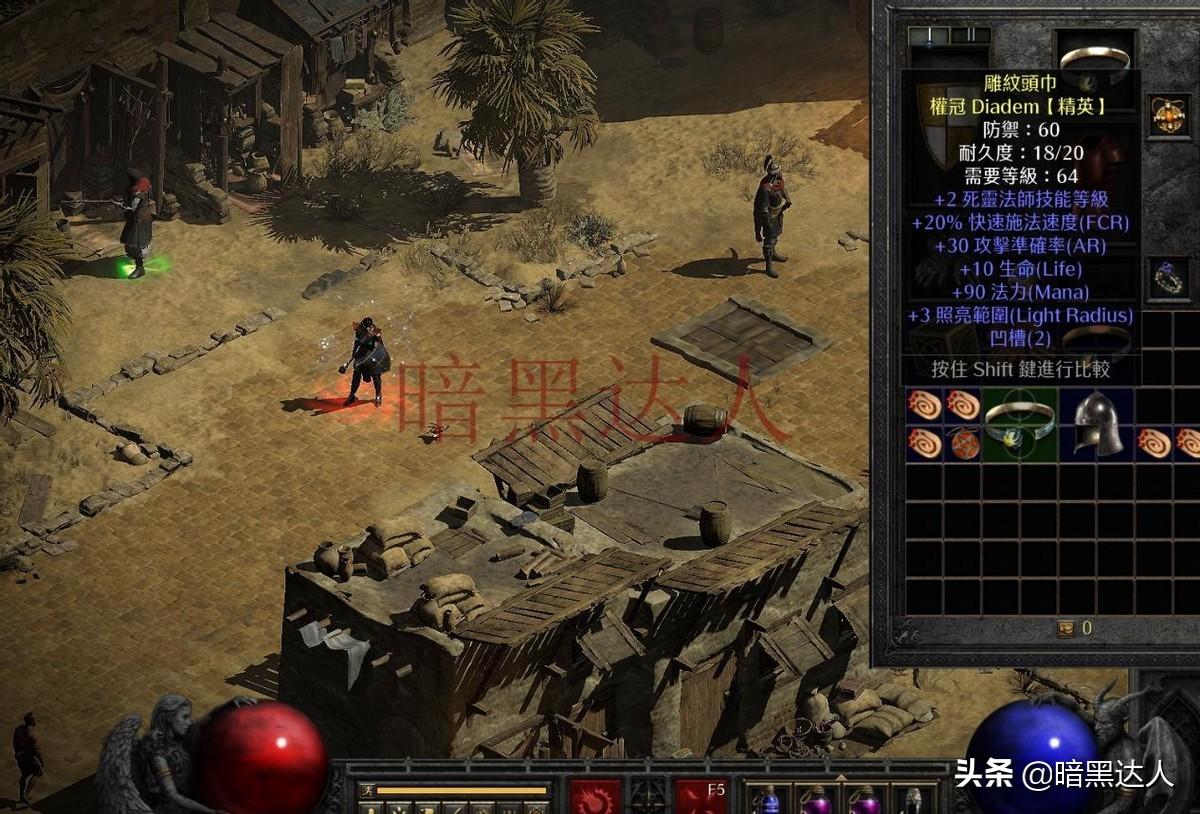The image size is (1200, 814).
Task: Toggle the run/walk button
Action: 367,791
